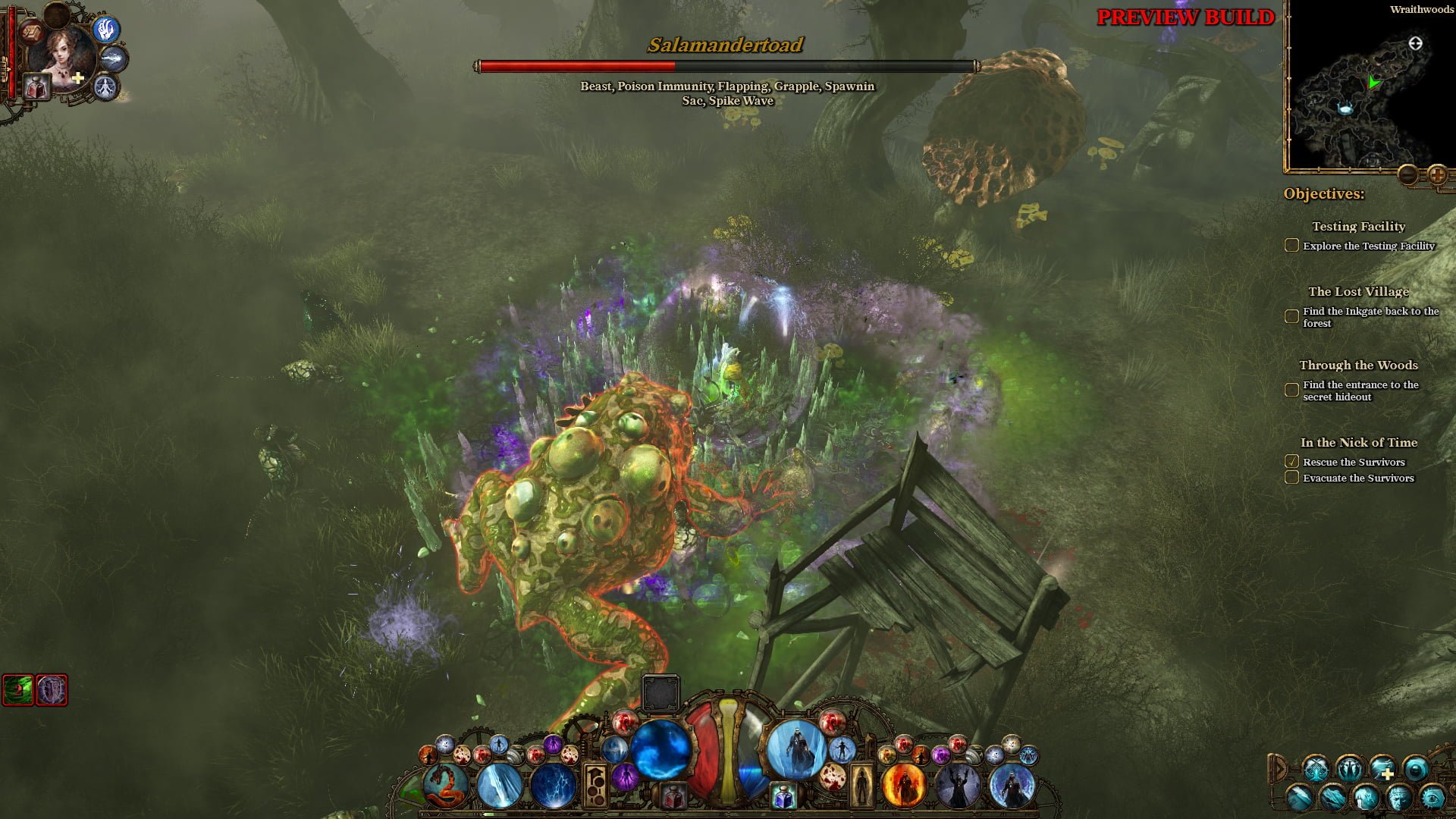This screenshot has height=819, width=1456.
Task: Click the yellow plus to spend a skill point
Action: click(x=77, y=77)
